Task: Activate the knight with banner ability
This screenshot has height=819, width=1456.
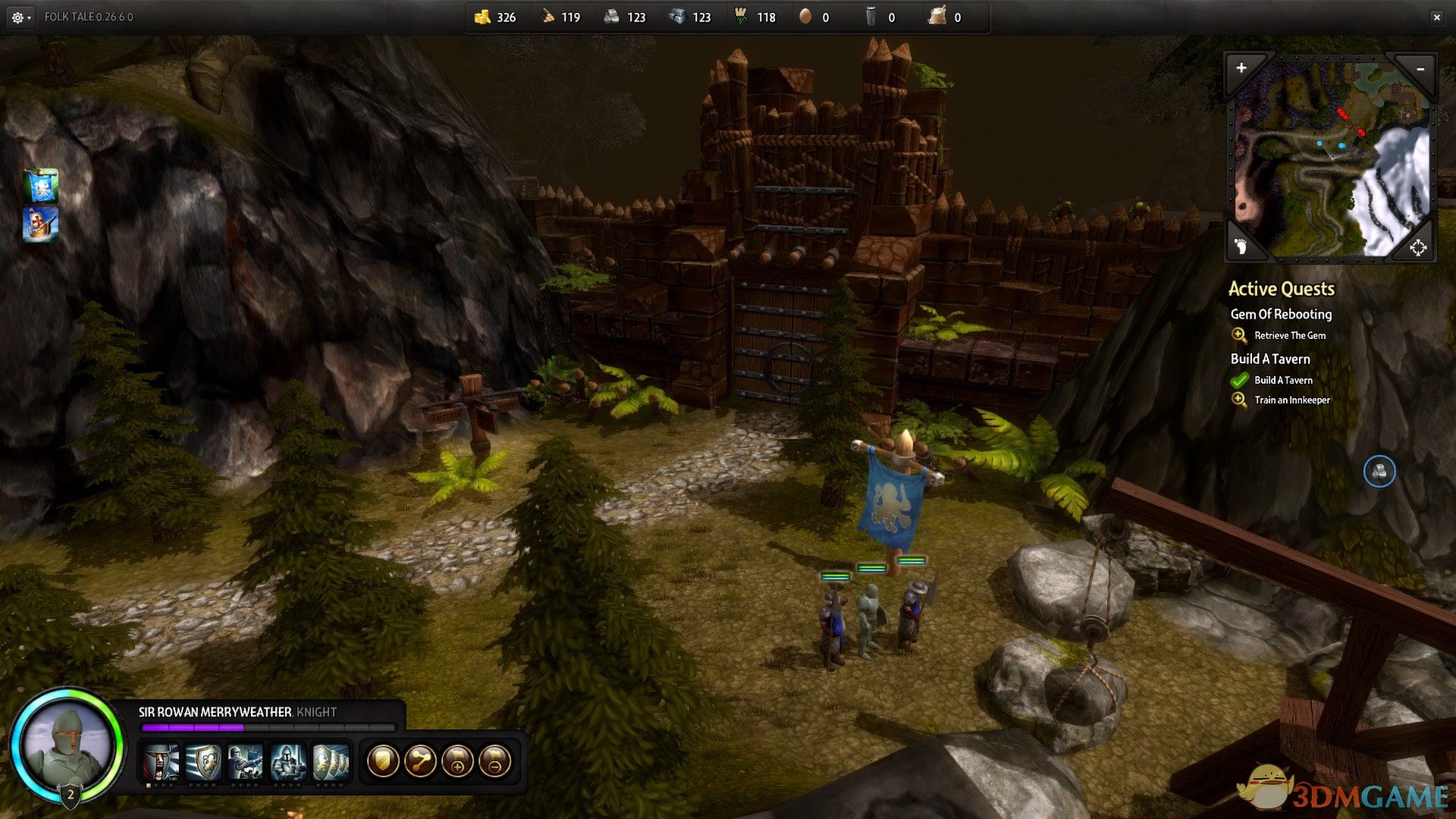Action: click(246, 761)
